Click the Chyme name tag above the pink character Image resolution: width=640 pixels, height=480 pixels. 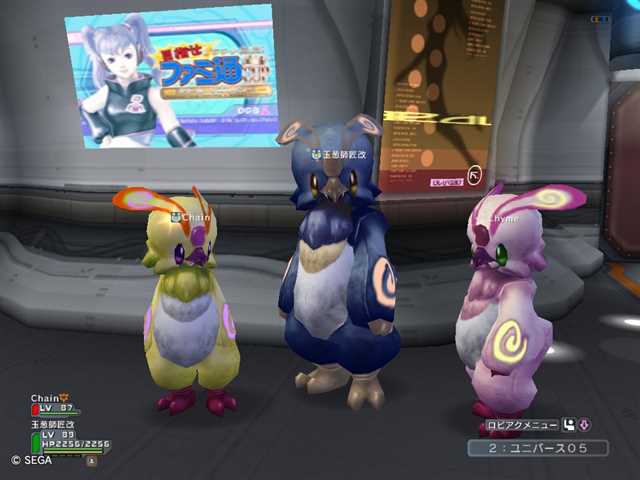pos(502,216)
